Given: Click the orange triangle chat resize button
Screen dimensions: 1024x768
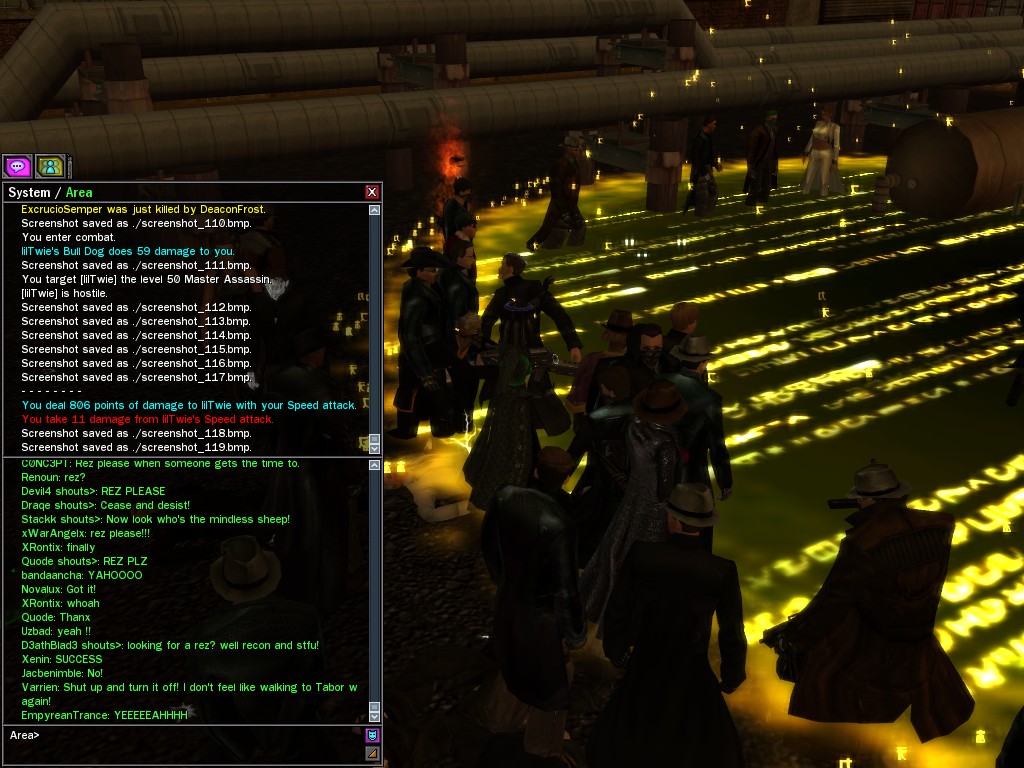Looking at the screenshot, I should click(x=372, y=753).
